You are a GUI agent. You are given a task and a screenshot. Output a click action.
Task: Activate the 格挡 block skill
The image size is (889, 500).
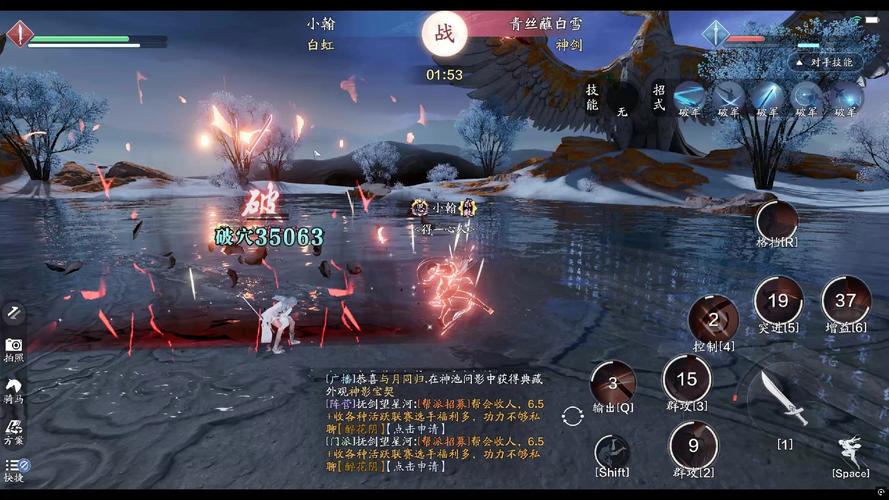777,221
